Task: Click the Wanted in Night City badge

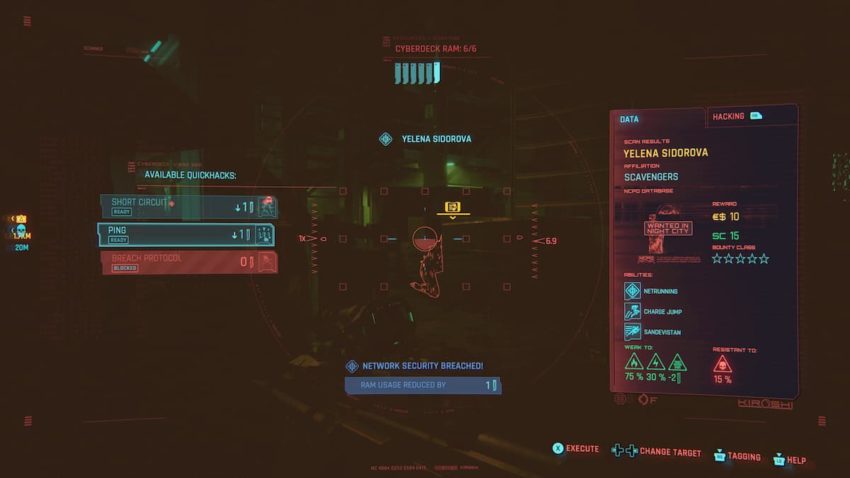Action: click(x=667, y=228)
